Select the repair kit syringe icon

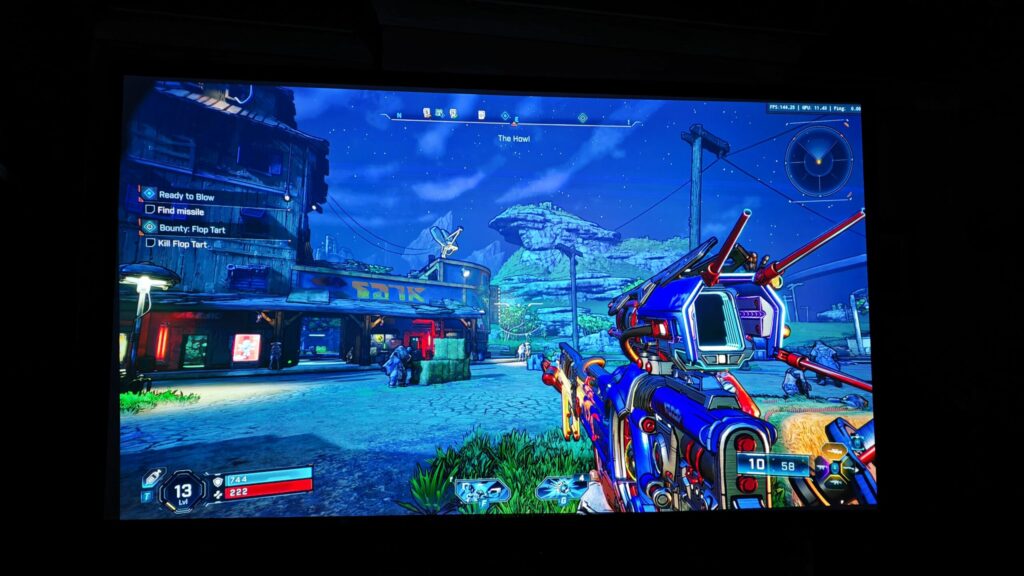click(151, 479)
